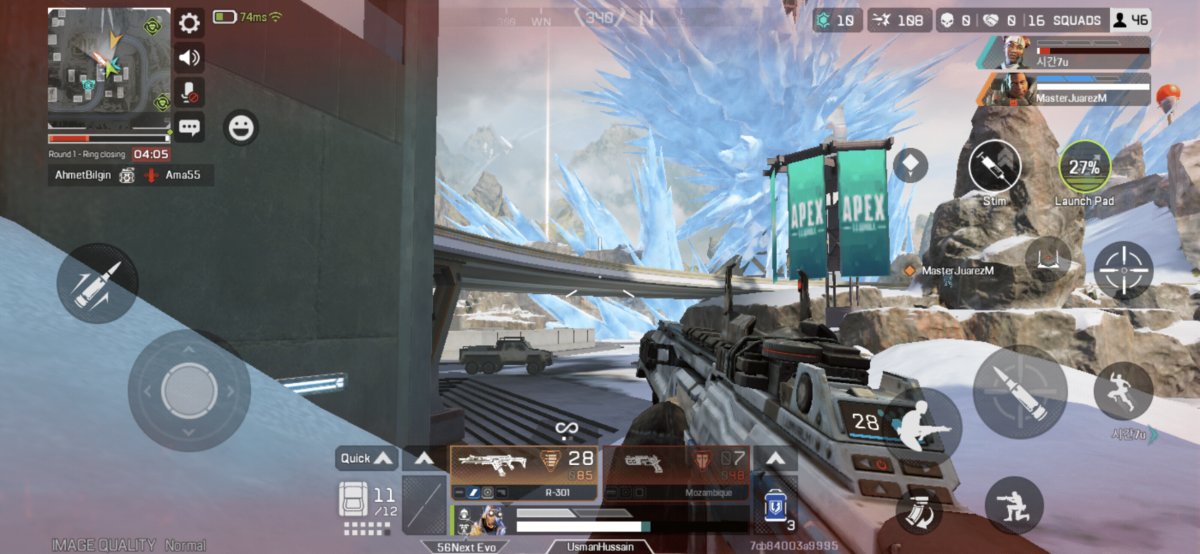The height and width of the screenshot is (554, 1200).
Task: Toggle the muted microphone
Action: 189,92
